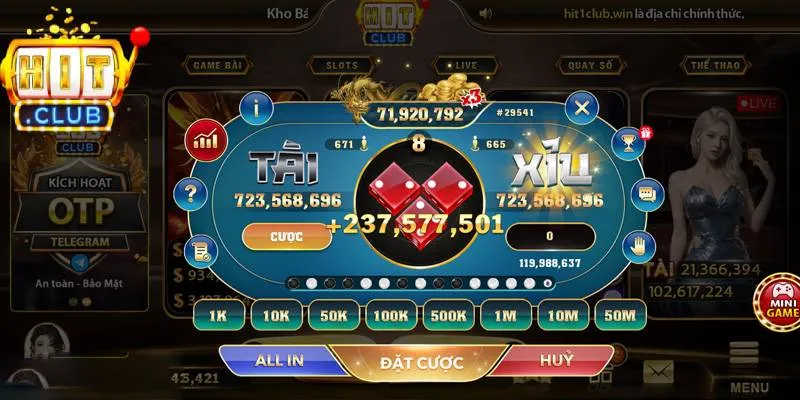Image resolution: width=800 pixels, height=400 pixels.
Task: Choose the 500K chip
Action: tap(449, 315)
